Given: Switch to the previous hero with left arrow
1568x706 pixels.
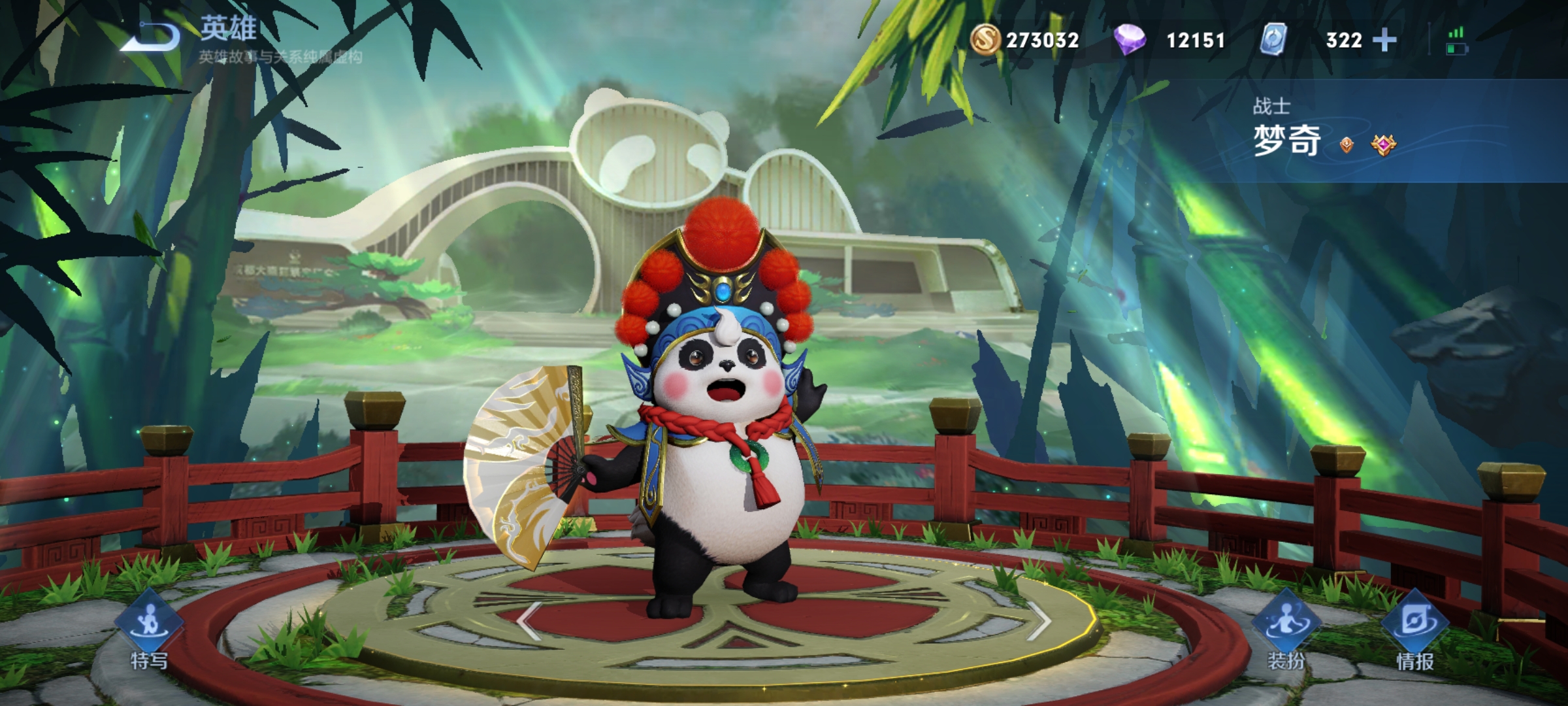Looking at the screenshot, I should (x=529, y=620).
